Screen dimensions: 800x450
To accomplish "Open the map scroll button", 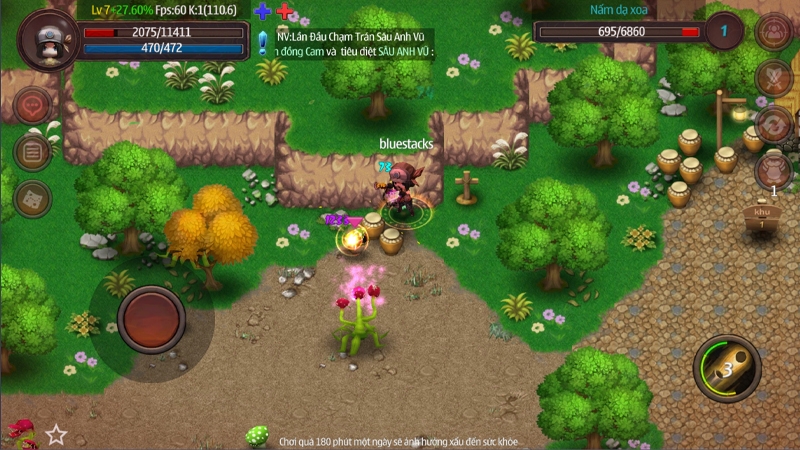I will [x=33, y=199].
